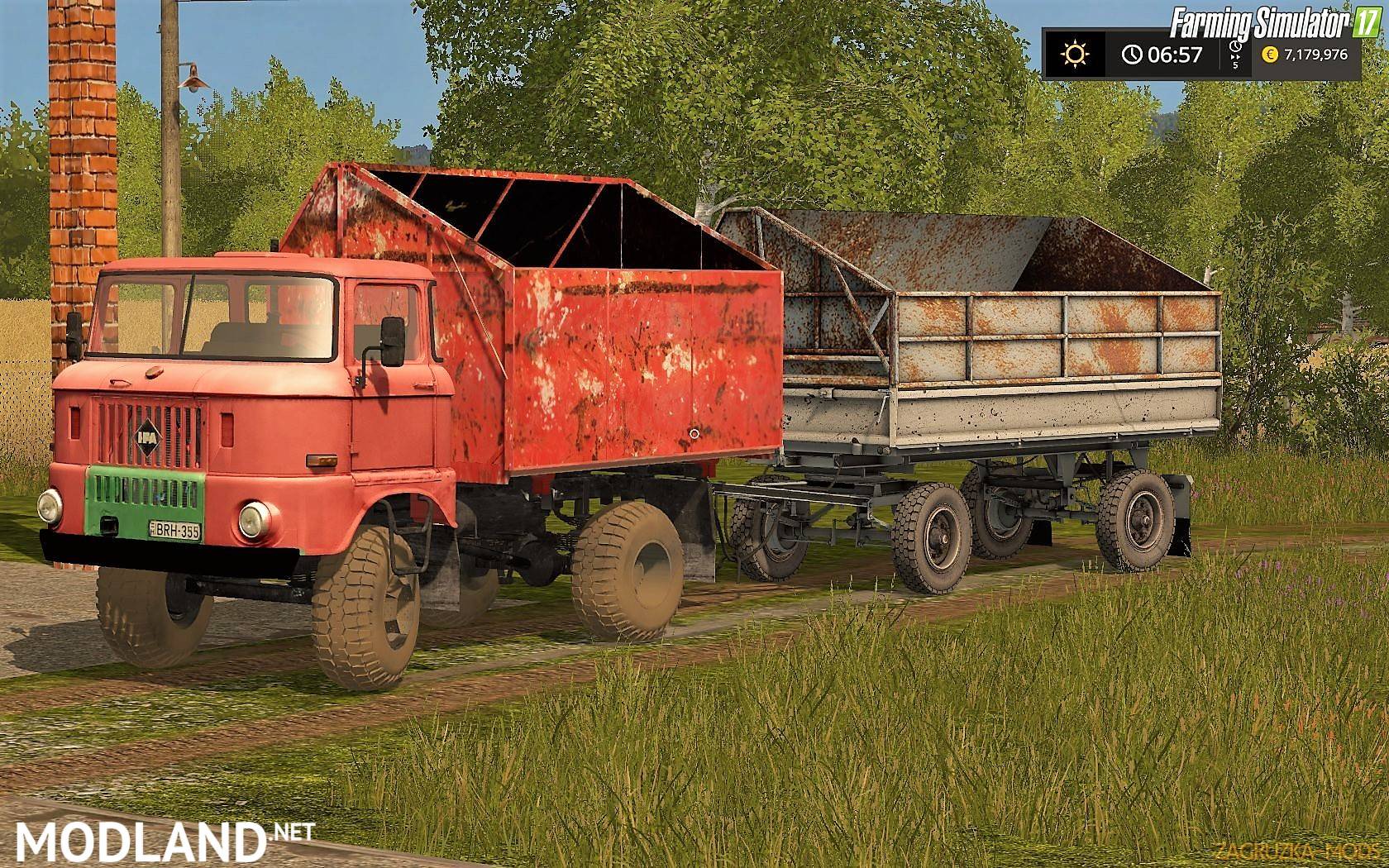Toggle the weather display panel
The image size is (1389, 868).
pos(1075,54)
